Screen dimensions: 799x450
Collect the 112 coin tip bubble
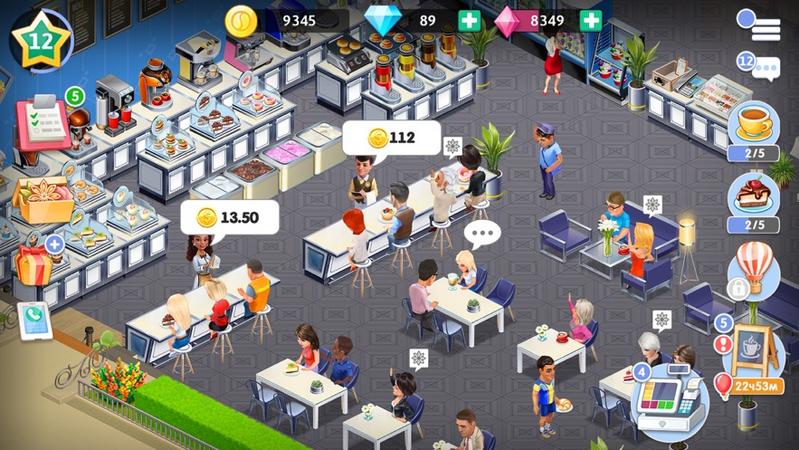click(x=392, y=138)
